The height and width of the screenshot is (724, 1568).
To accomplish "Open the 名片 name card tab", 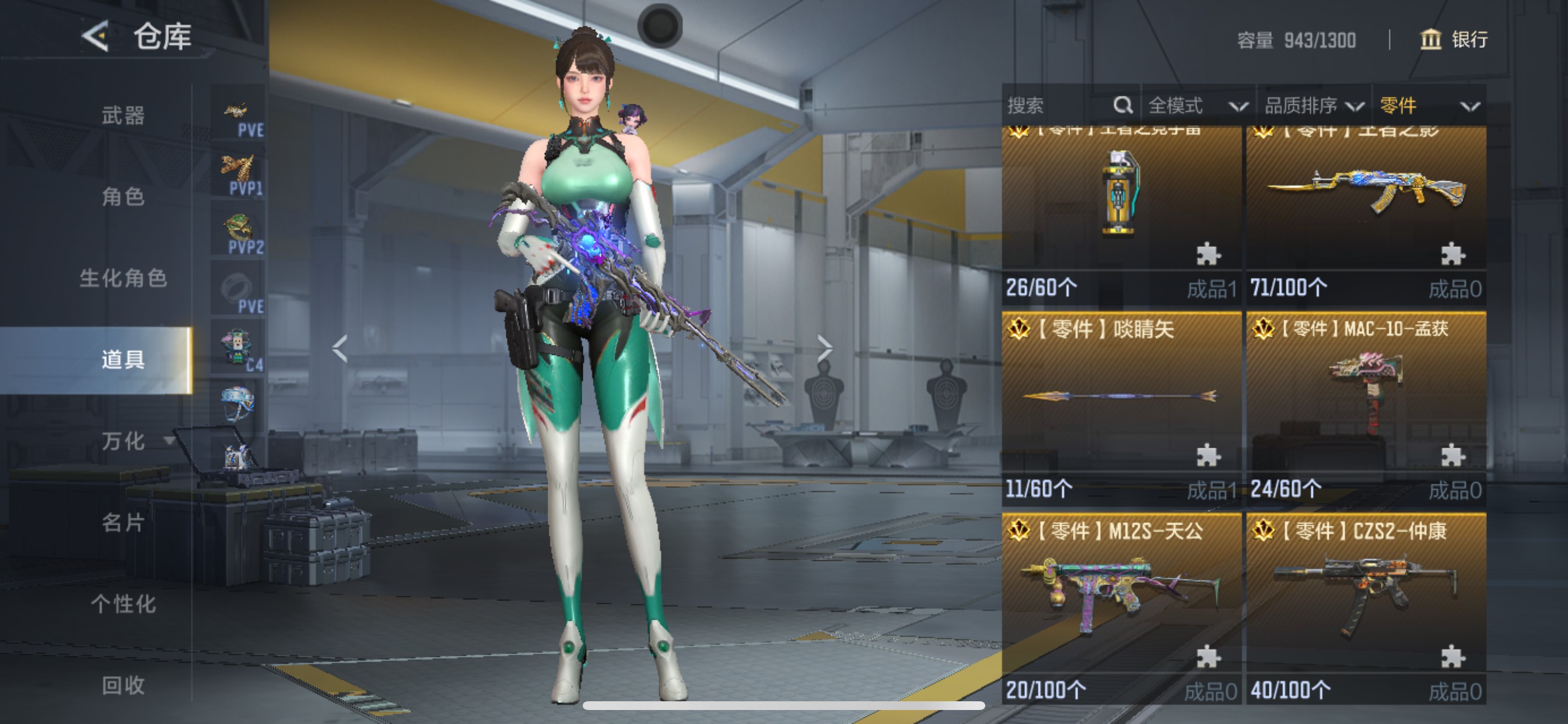I will 123,523.
